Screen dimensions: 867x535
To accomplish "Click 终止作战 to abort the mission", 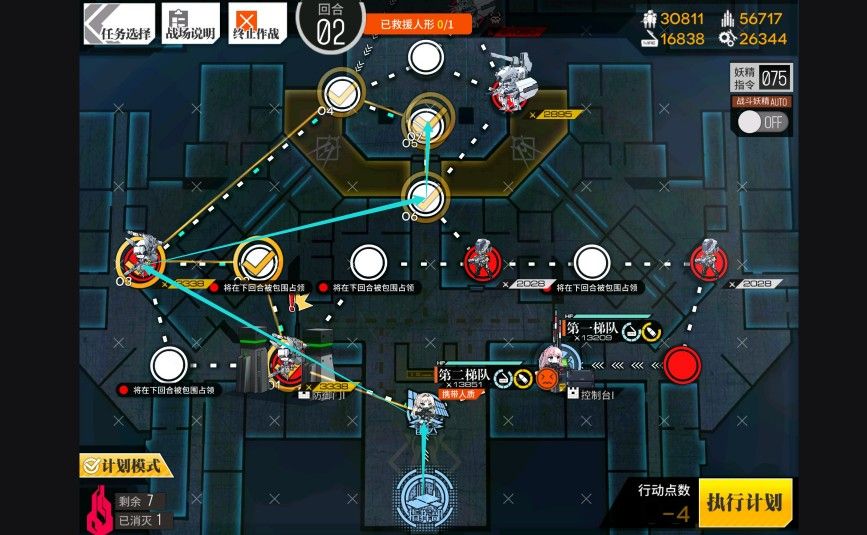I will pos(257,22).
